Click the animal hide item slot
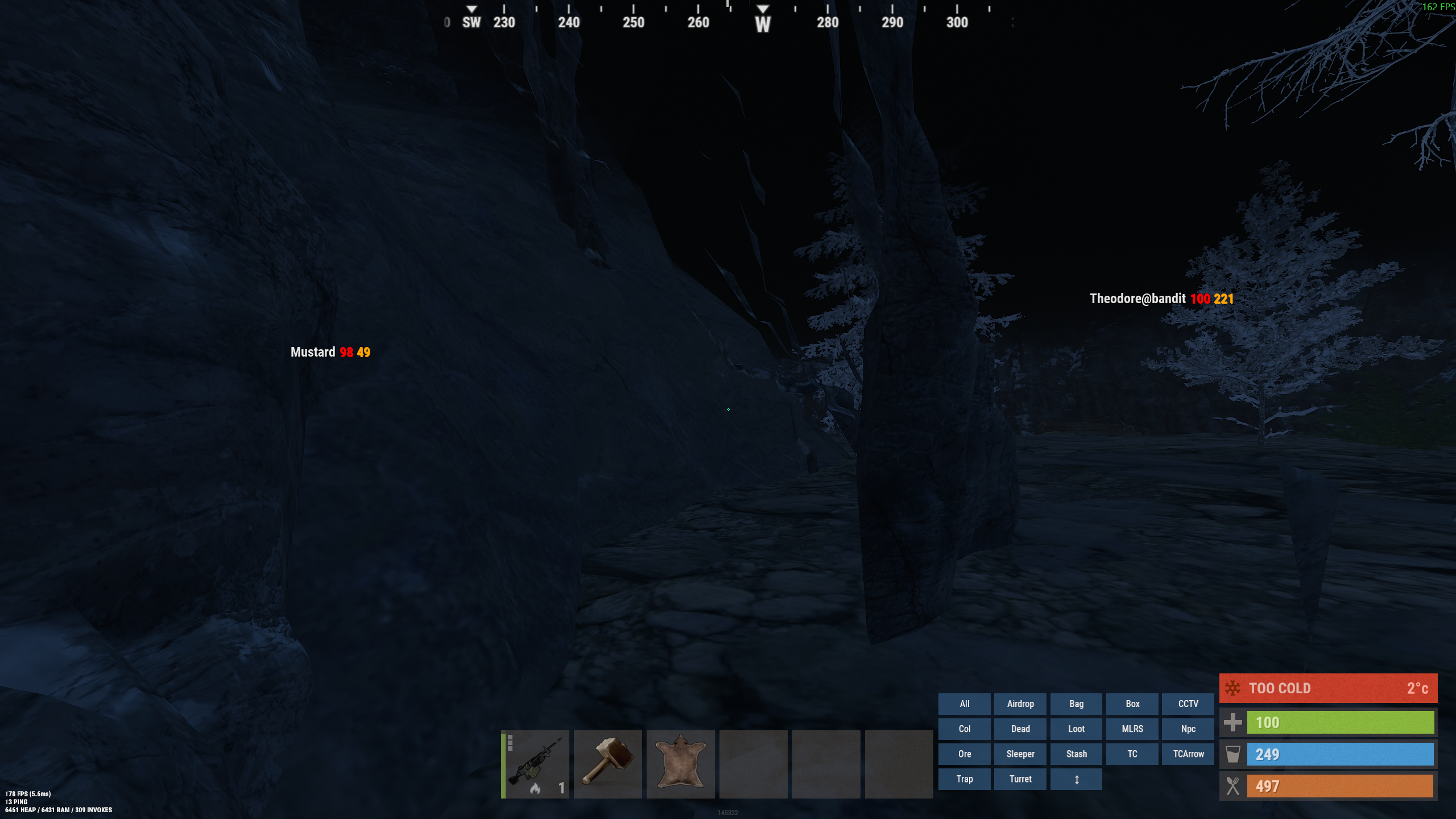 point(680,763)
